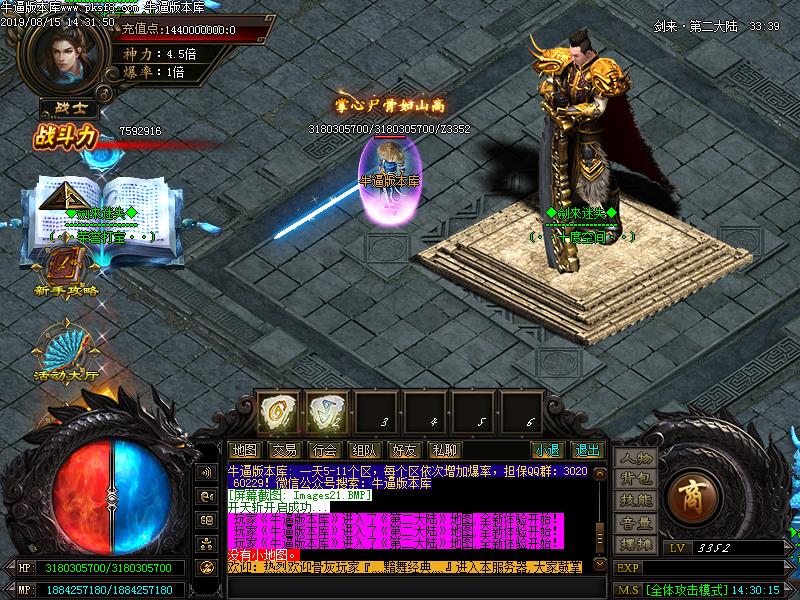
Task: Click the 小退 (return to character select) button
Action: [546, 450]
